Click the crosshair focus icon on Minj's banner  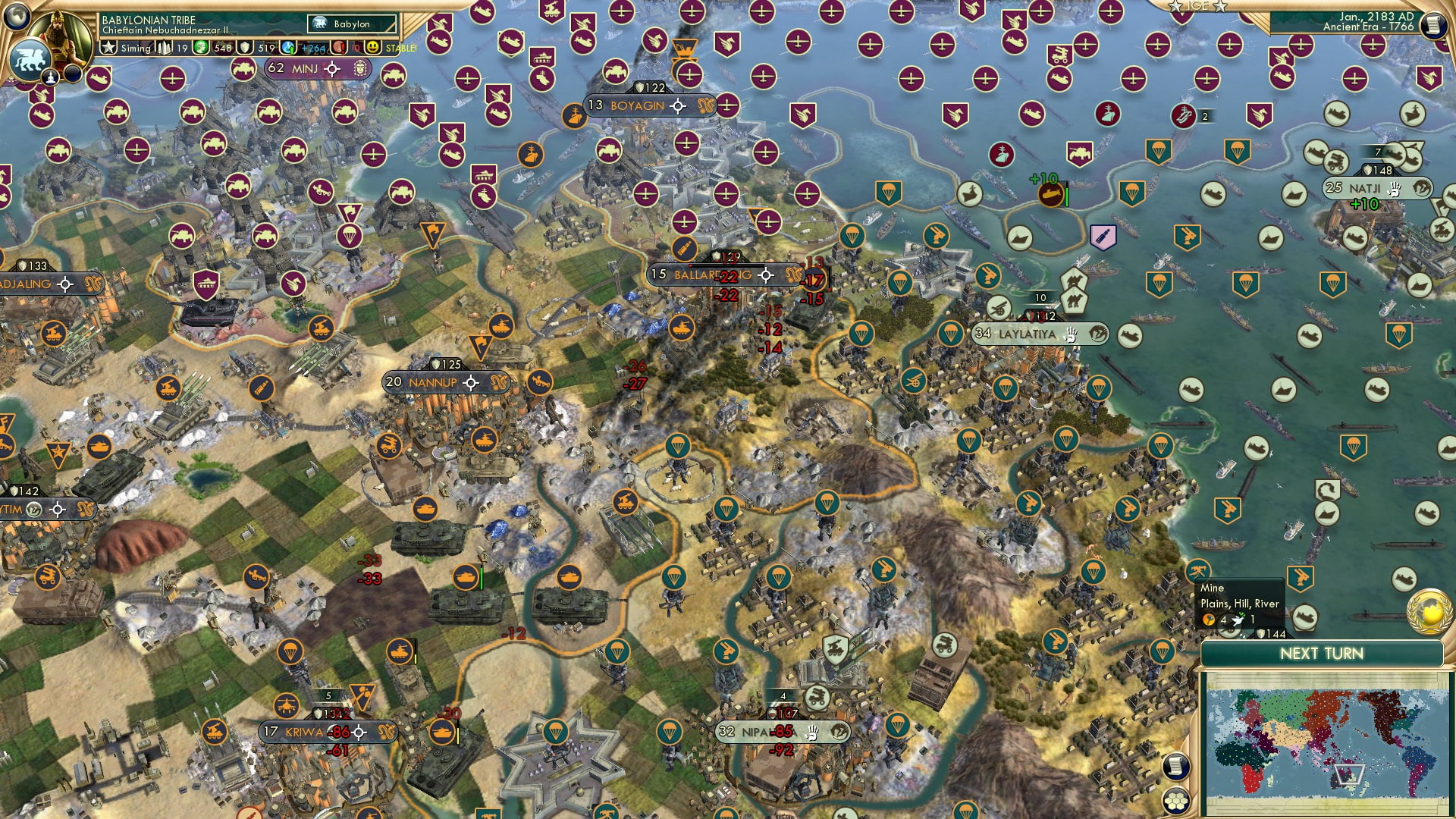click(333, 69)
